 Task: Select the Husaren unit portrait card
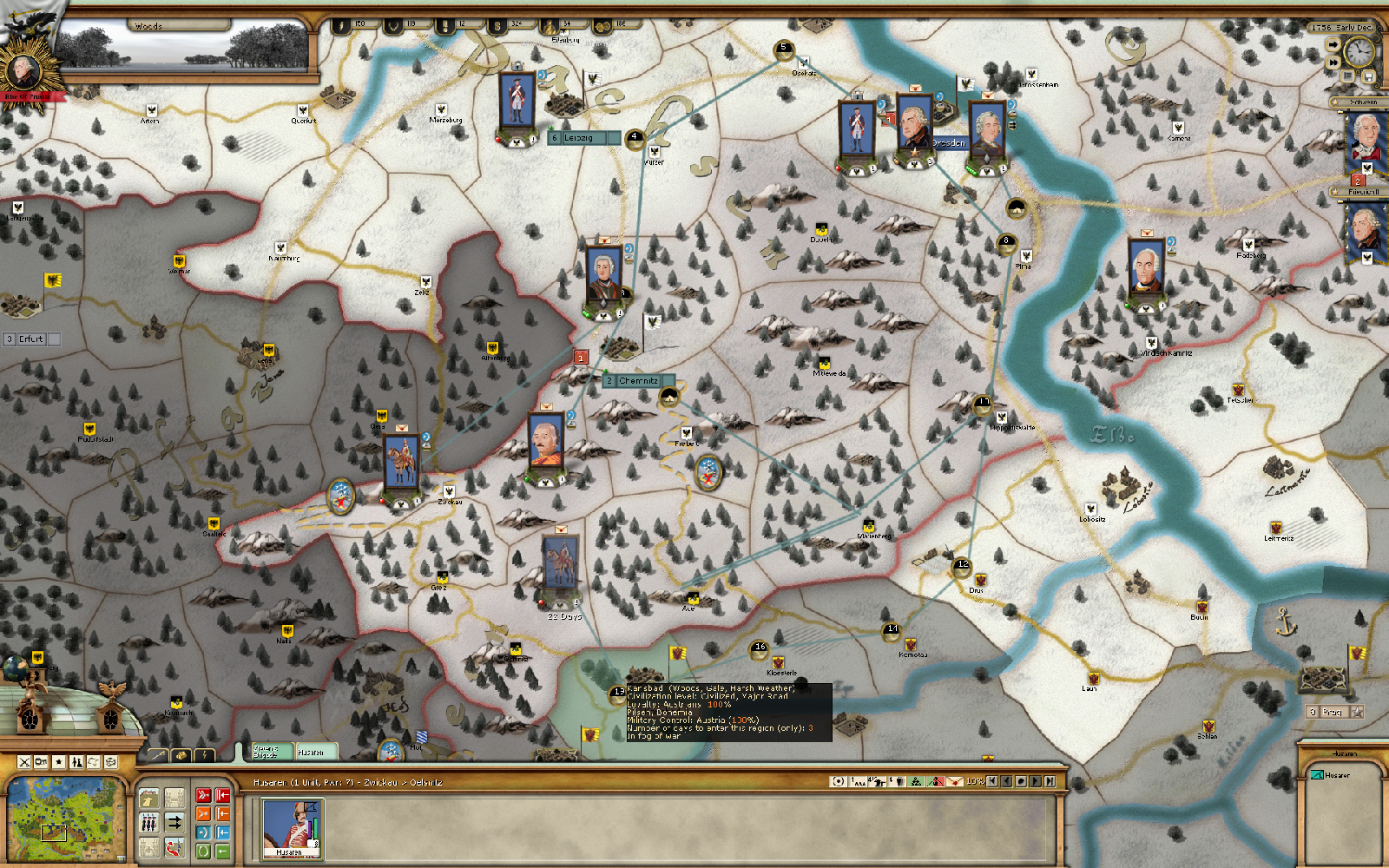[x=293, y=829]
